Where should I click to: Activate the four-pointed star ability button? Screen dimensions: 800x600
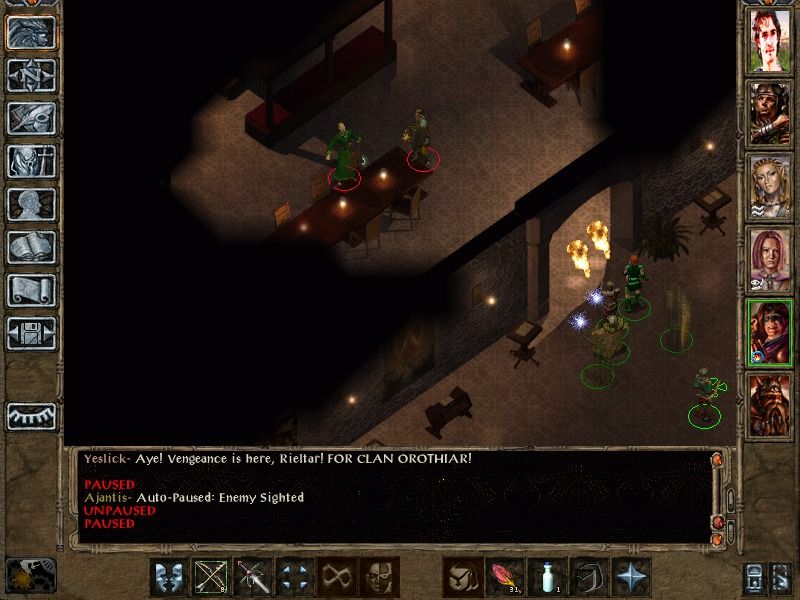pos(631,576)
